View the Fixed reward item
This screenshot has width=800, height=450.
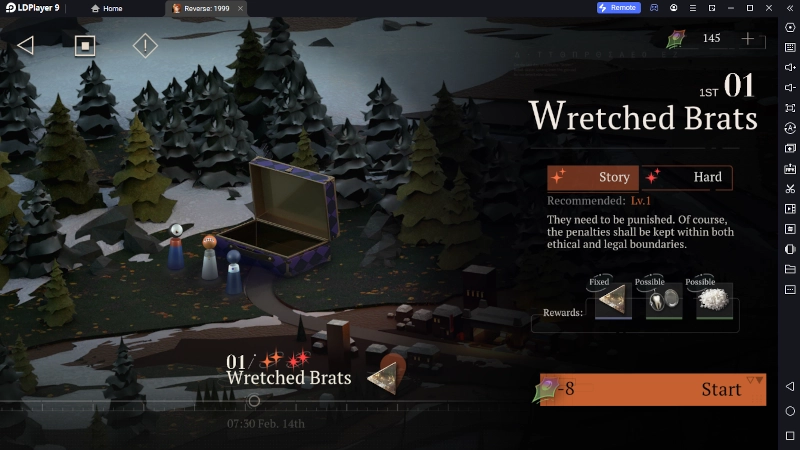coord(613,301)
